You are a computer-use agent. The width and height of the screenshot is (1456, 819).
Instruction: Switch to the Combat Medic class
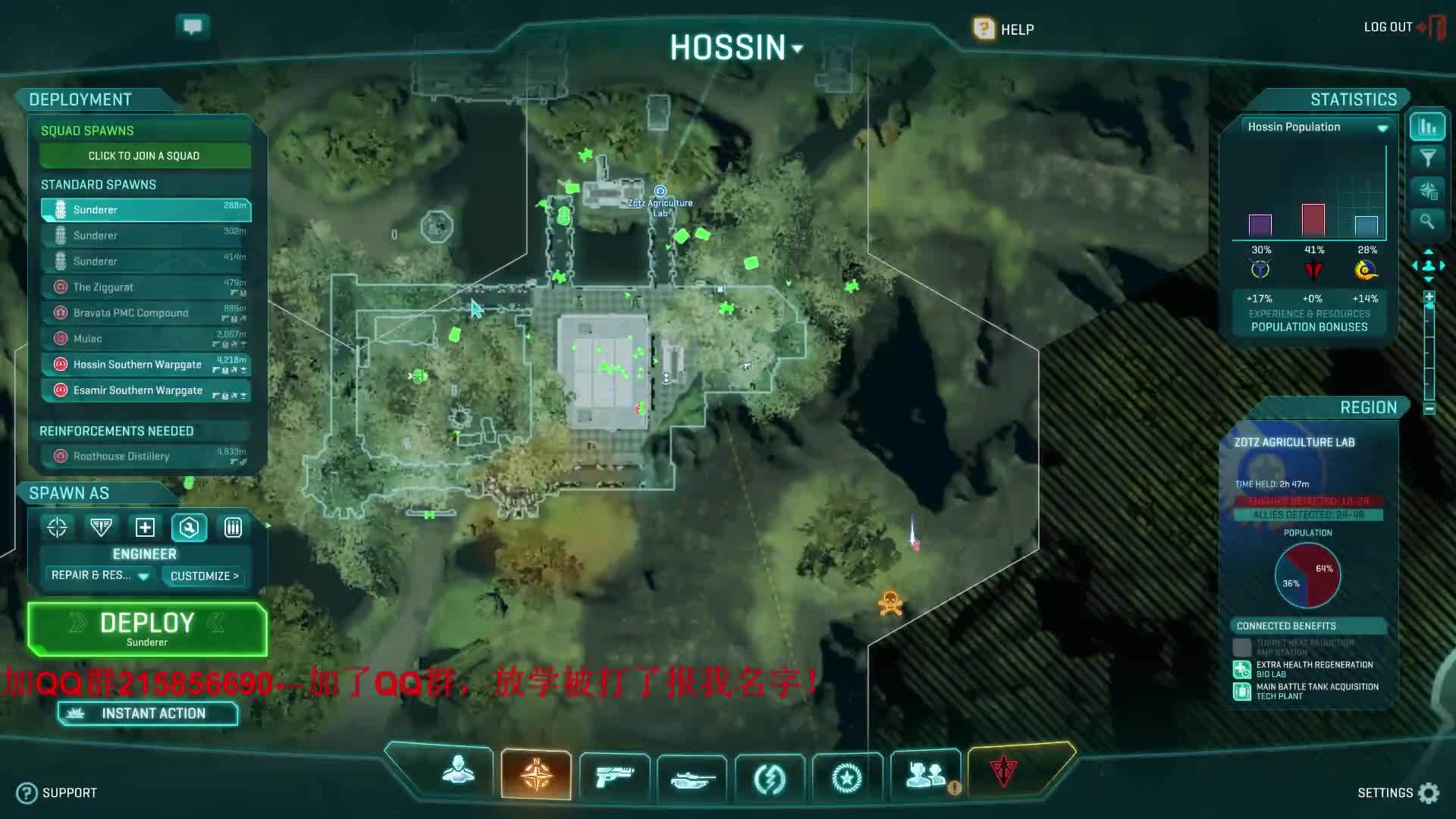click(x=145, y=527)
